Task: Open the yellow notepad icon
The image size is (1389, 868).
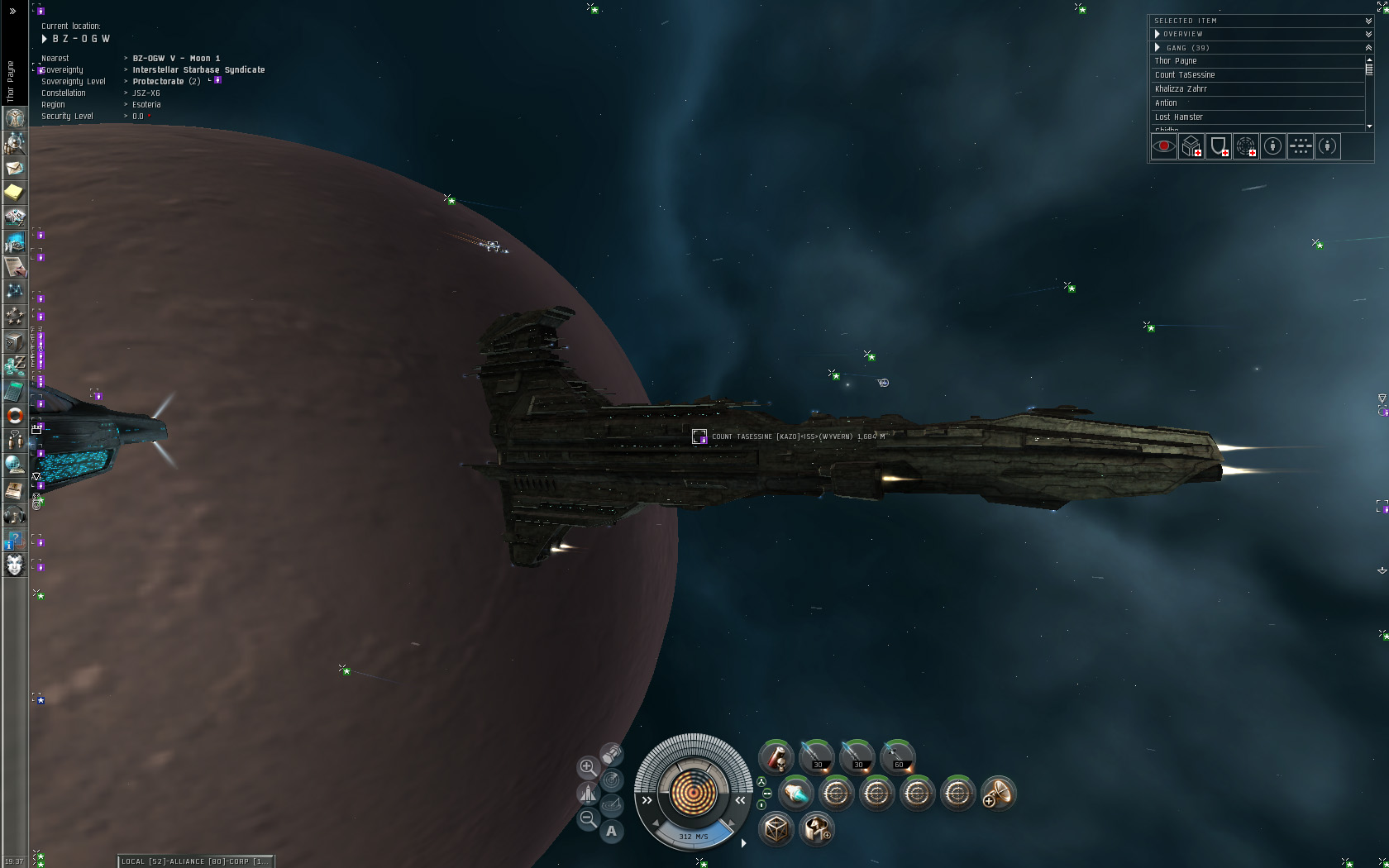Action: 14,193
